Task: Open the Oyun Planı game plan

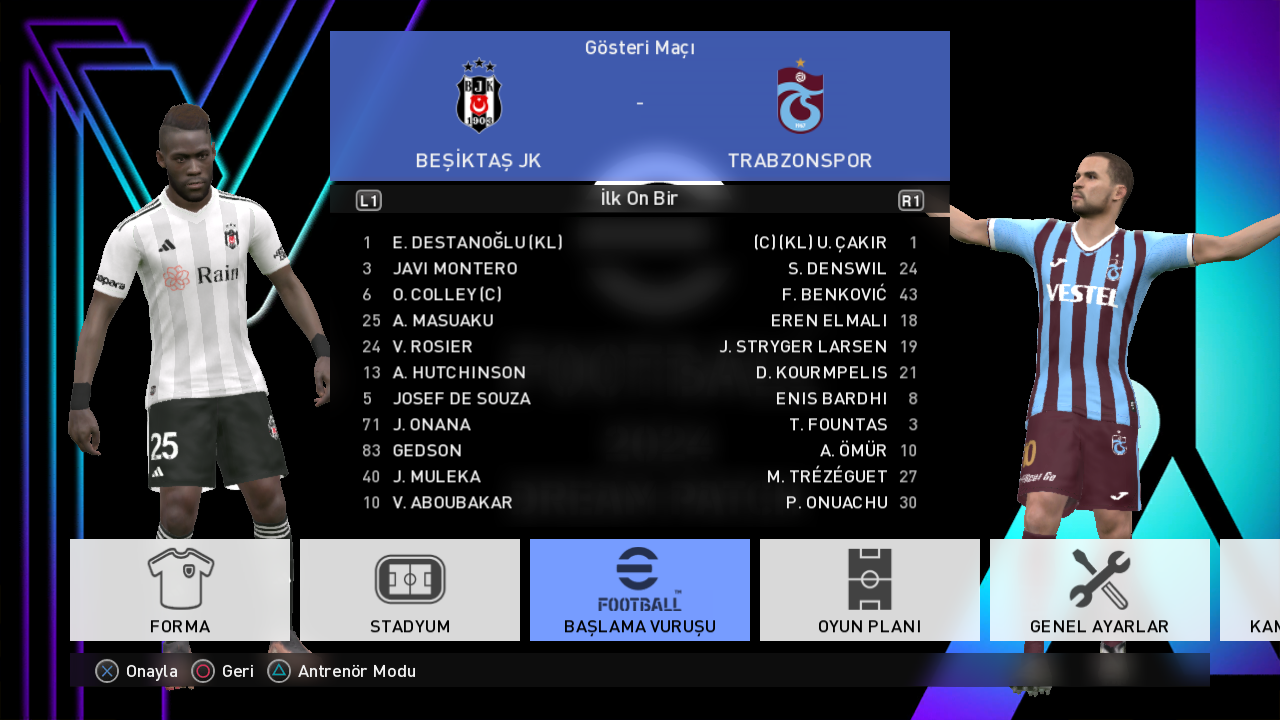Action: [870, 590]
